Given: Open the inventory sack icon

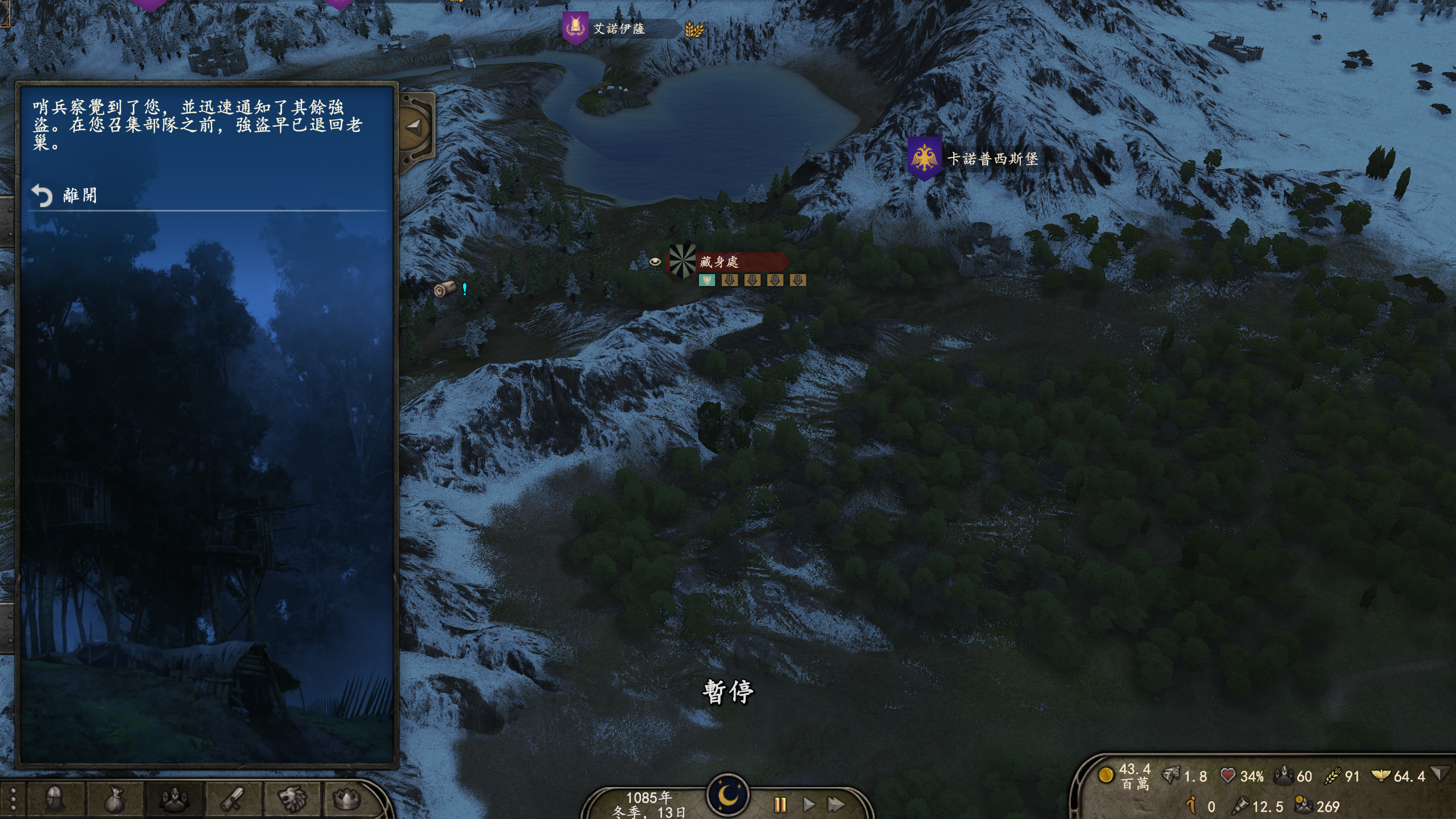Looking at the screenshot, I should (114, 799).
